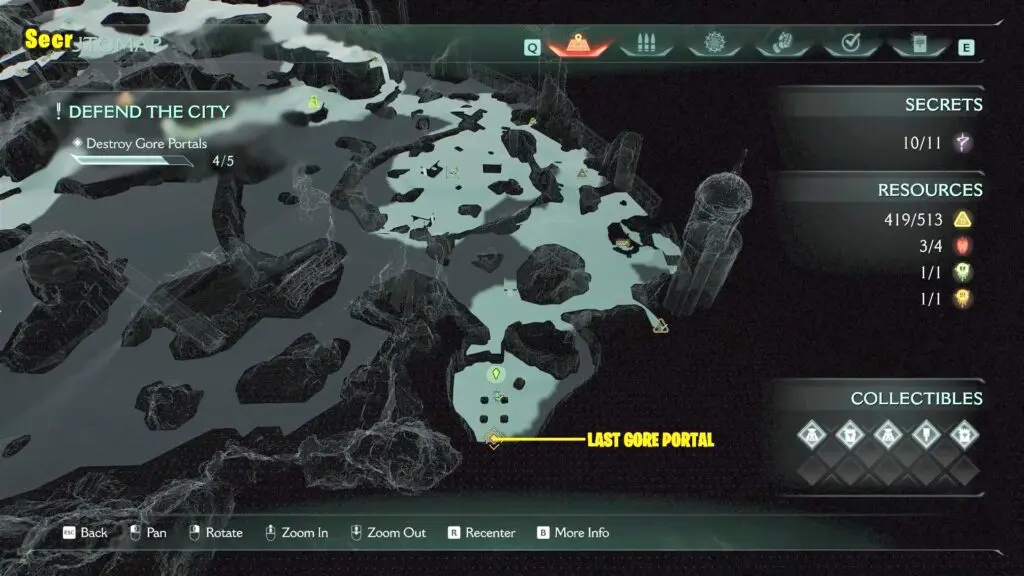Select the green player marker on map
This screenshot has width=1024, height=576.
tap(494, 376)
